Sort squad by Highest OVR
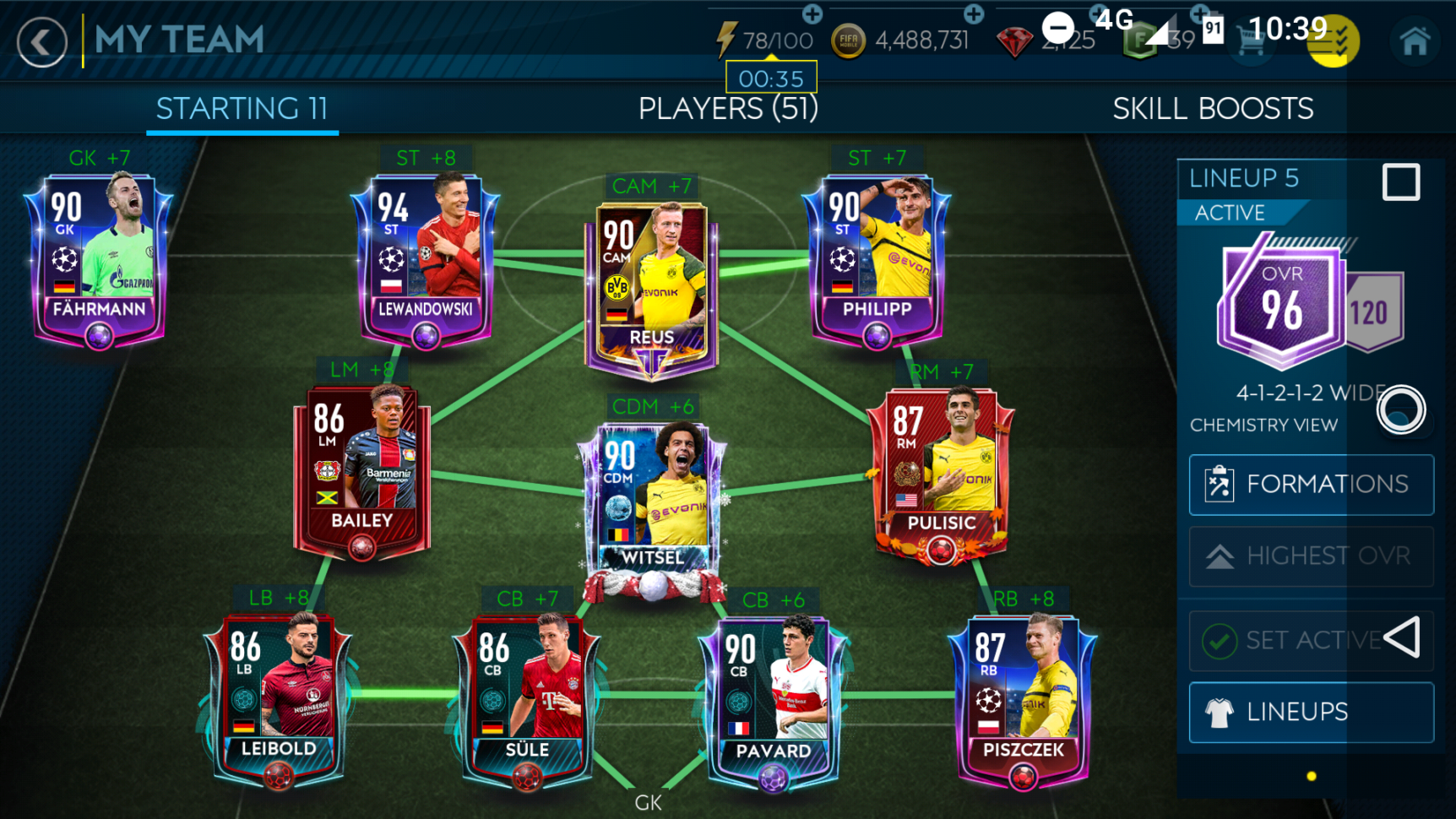This screenshot has height=819, width=1456. click(x=1311, y=556)
